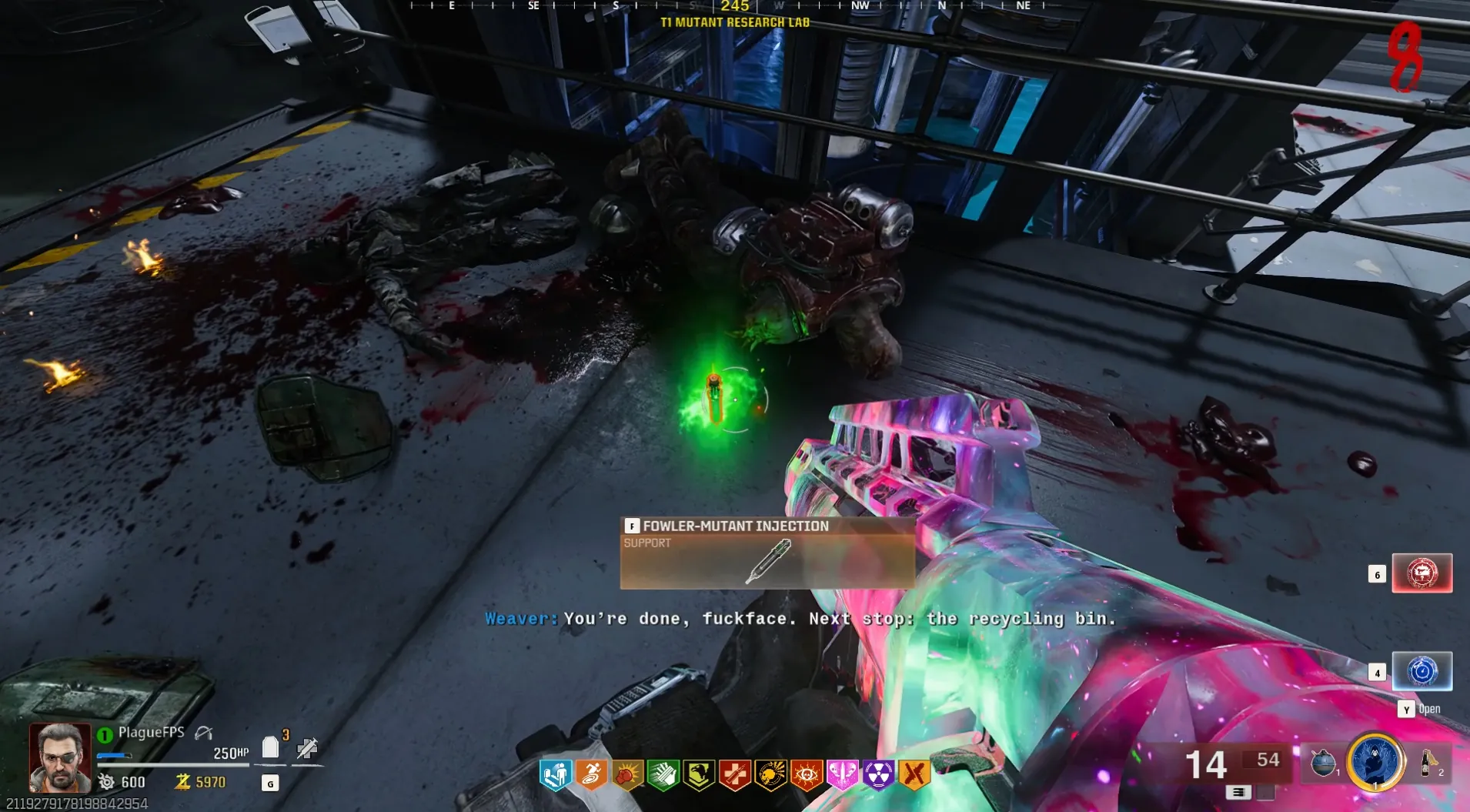Select the purple radiation perk icon

pyautogui.click(x=878, y=774)
